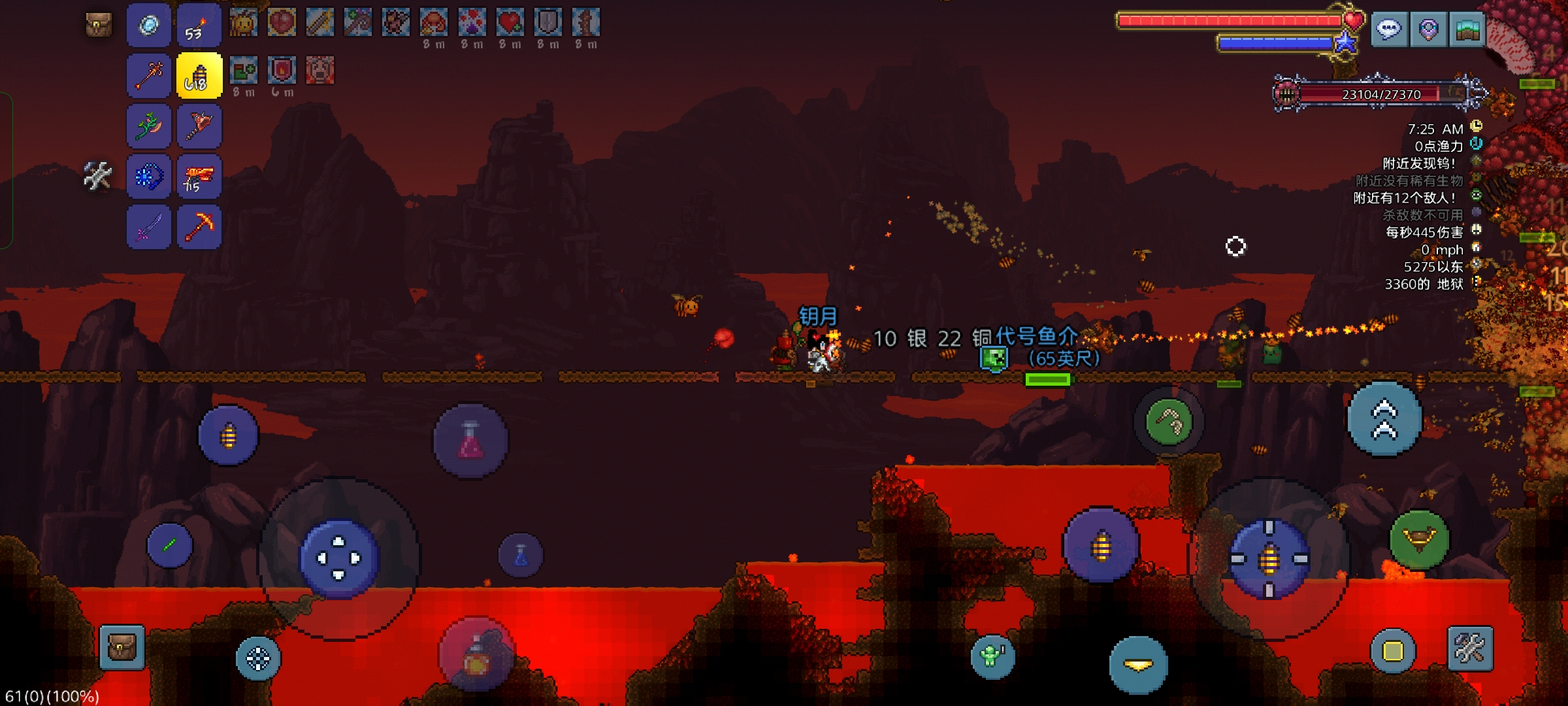Use the red healing potion quick button
Image resolution: width=1568 pixels, height=706 pixels.
(x=470, y=440)
